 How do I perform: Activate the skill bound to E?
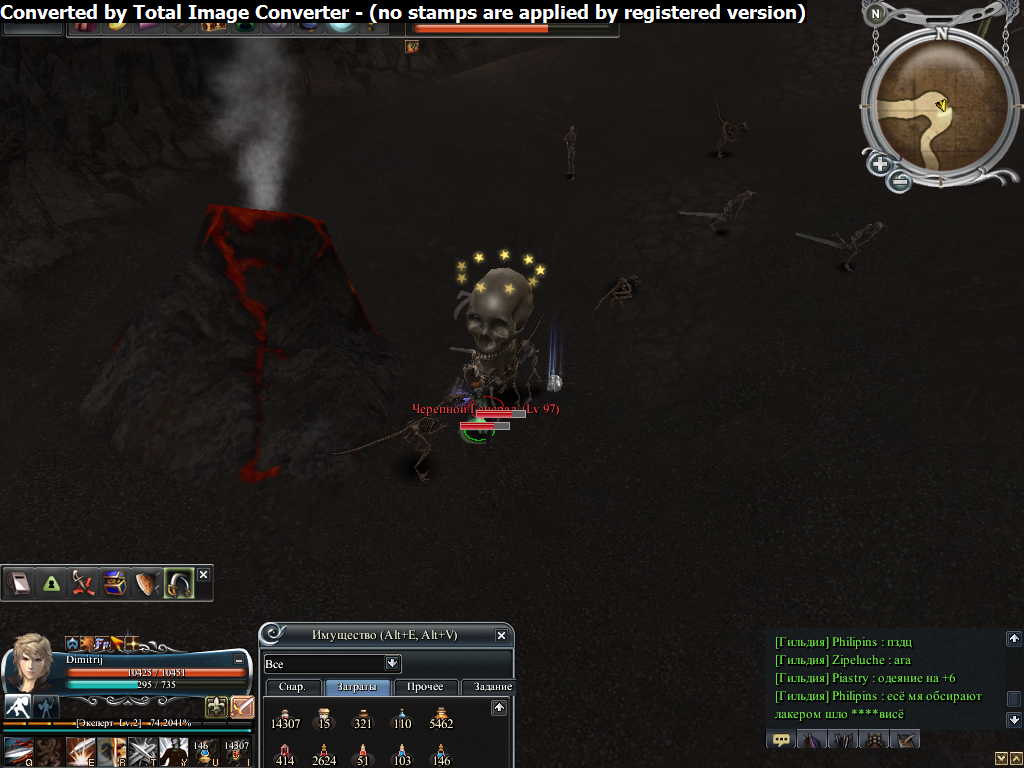click(x=80, y=752)
